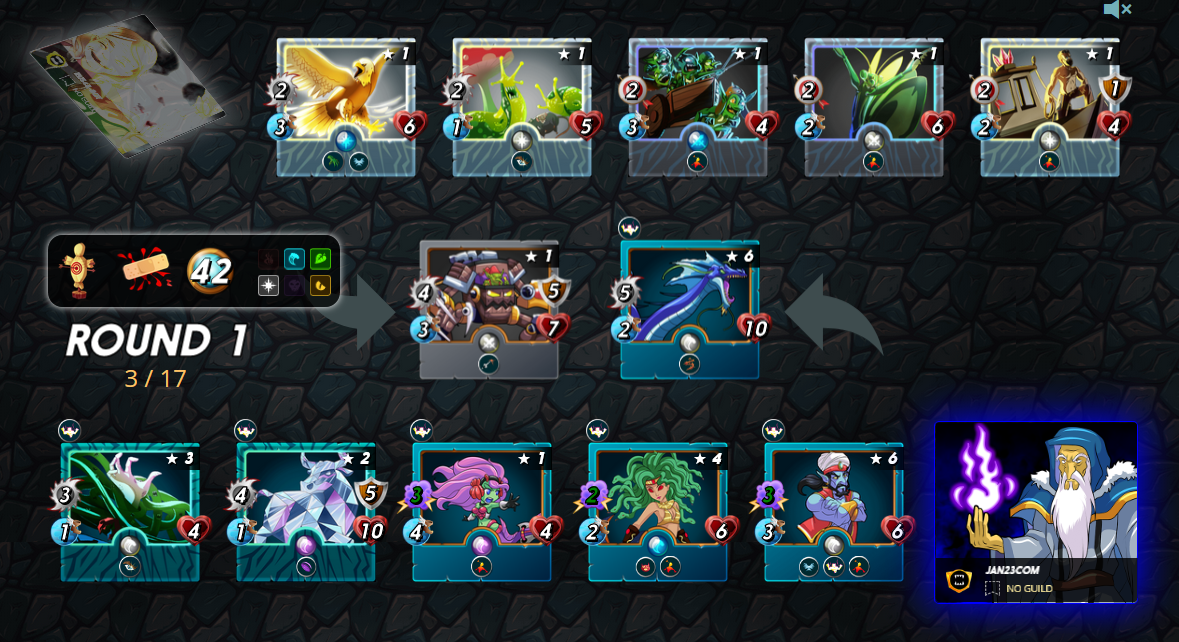Toggle the sound mute speaker icon
The width and height of the screenshot is (1179, 642).
click(1116, 10)
